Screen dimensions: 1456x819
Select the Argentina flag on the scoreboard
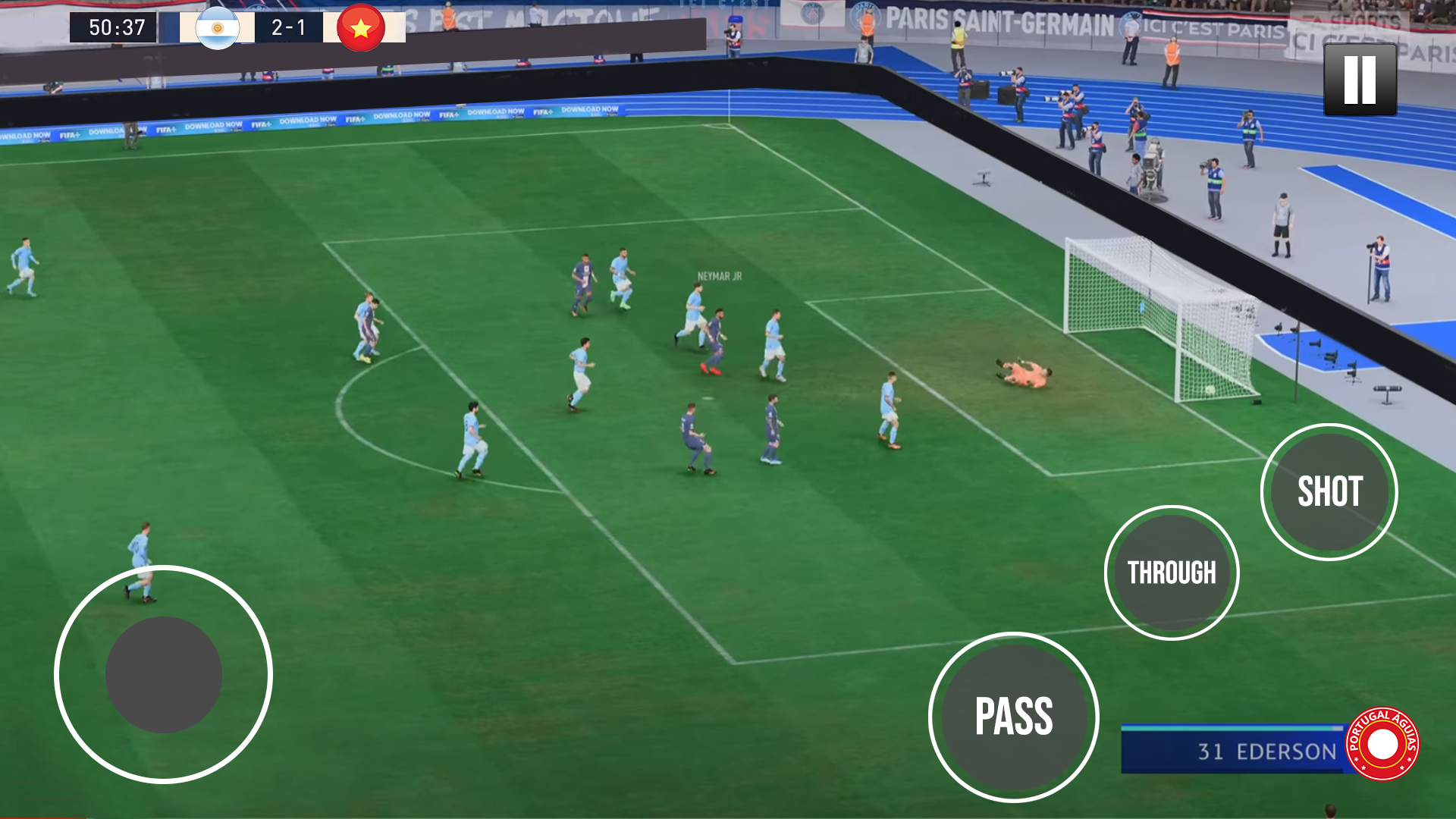pos(218,27)
